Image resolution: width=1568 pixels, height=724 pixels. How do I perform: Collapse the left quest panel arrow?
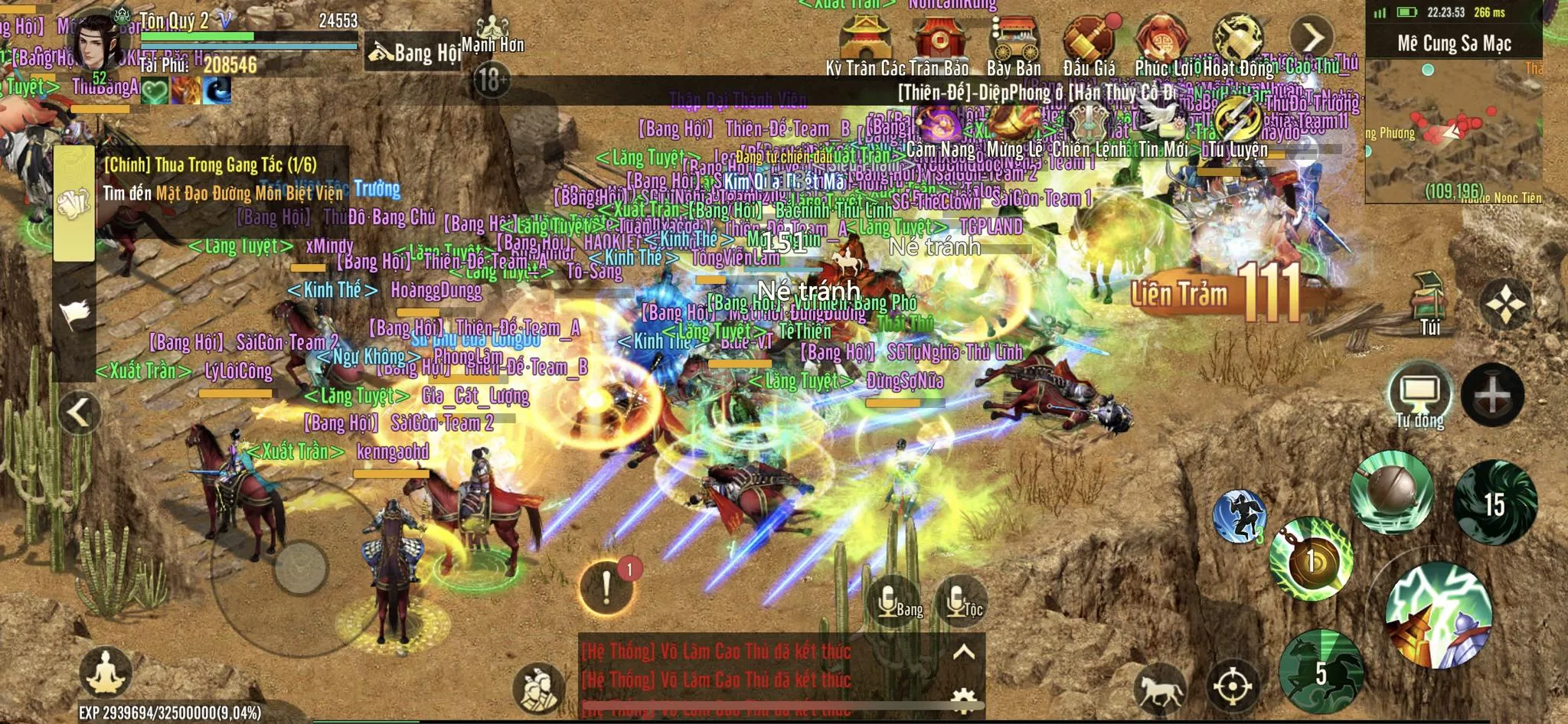click(79, 413)
